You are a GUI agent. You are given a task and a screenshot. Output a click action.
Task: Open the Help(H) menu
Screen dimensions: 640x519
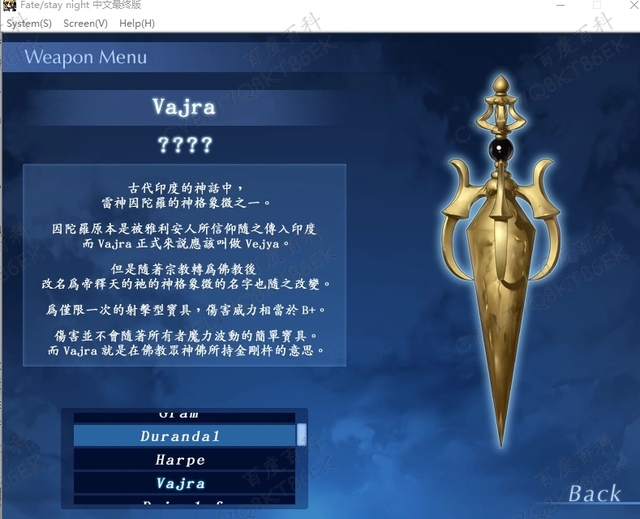137,23
